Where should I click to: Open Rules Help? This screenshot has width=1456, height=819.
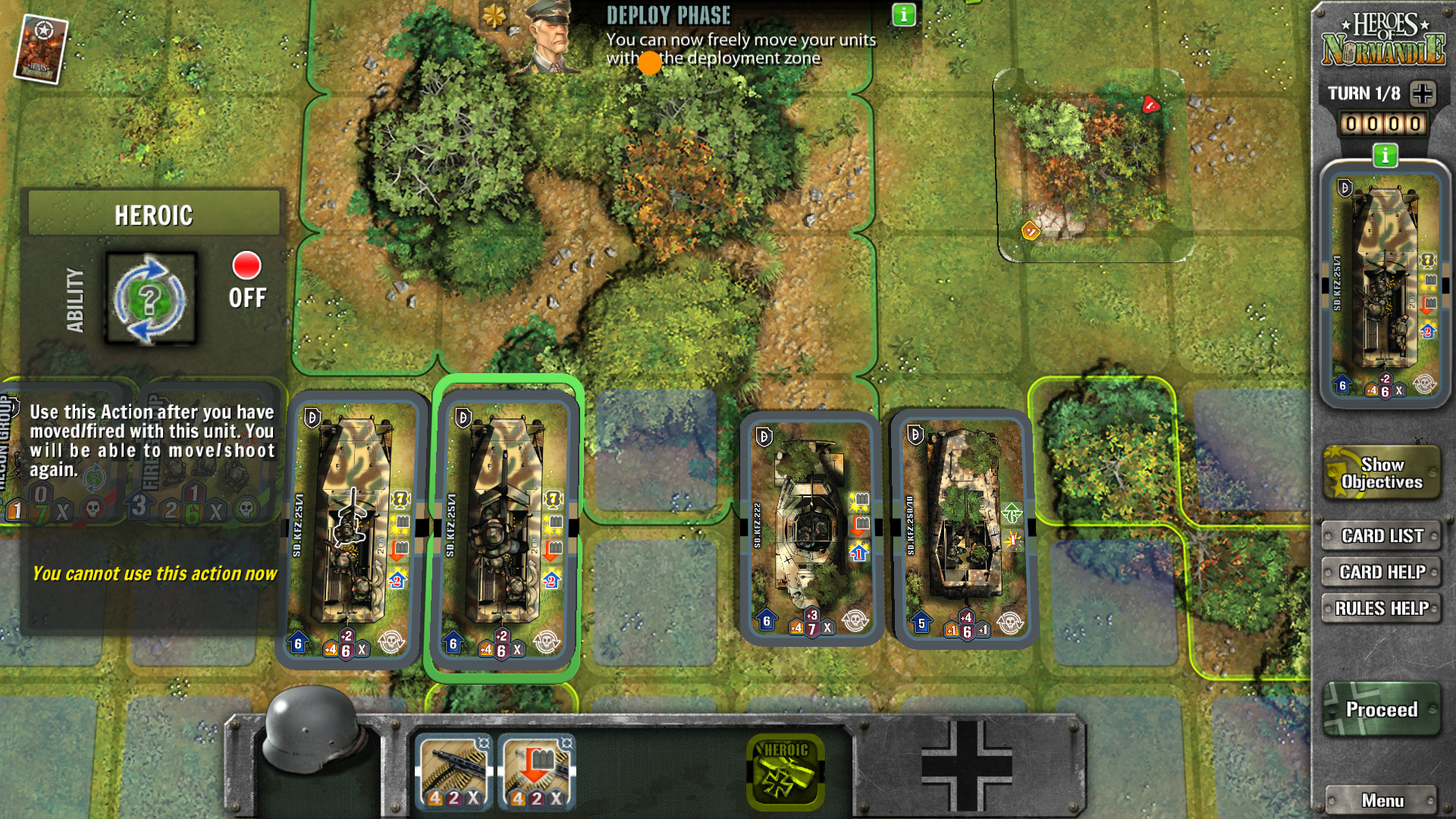(x=1381, y=608)
